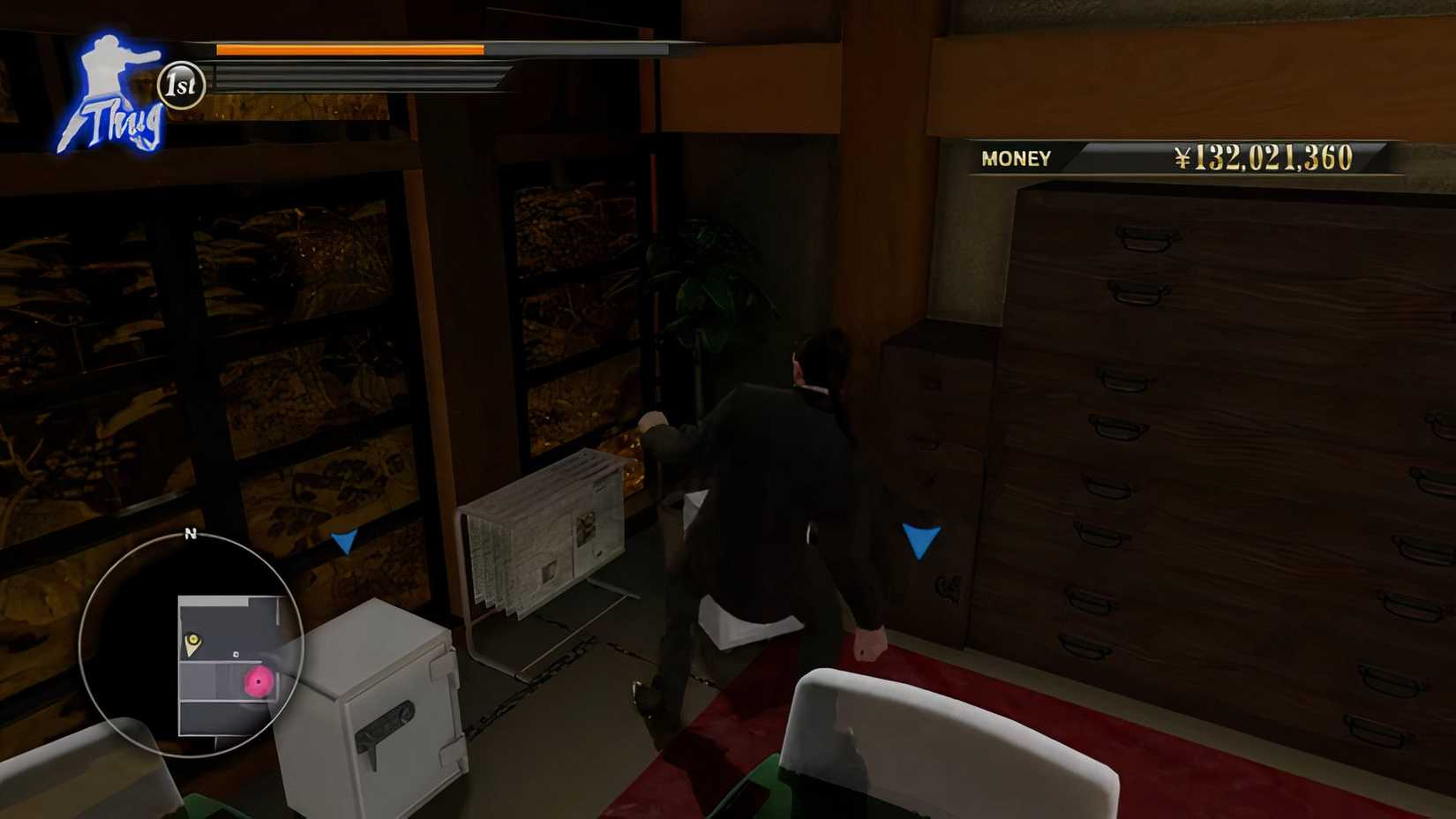The width and height of the screenshot is (1456, 819).
Task: Click the orange heat gauge bar
Action: pos(349,50)
